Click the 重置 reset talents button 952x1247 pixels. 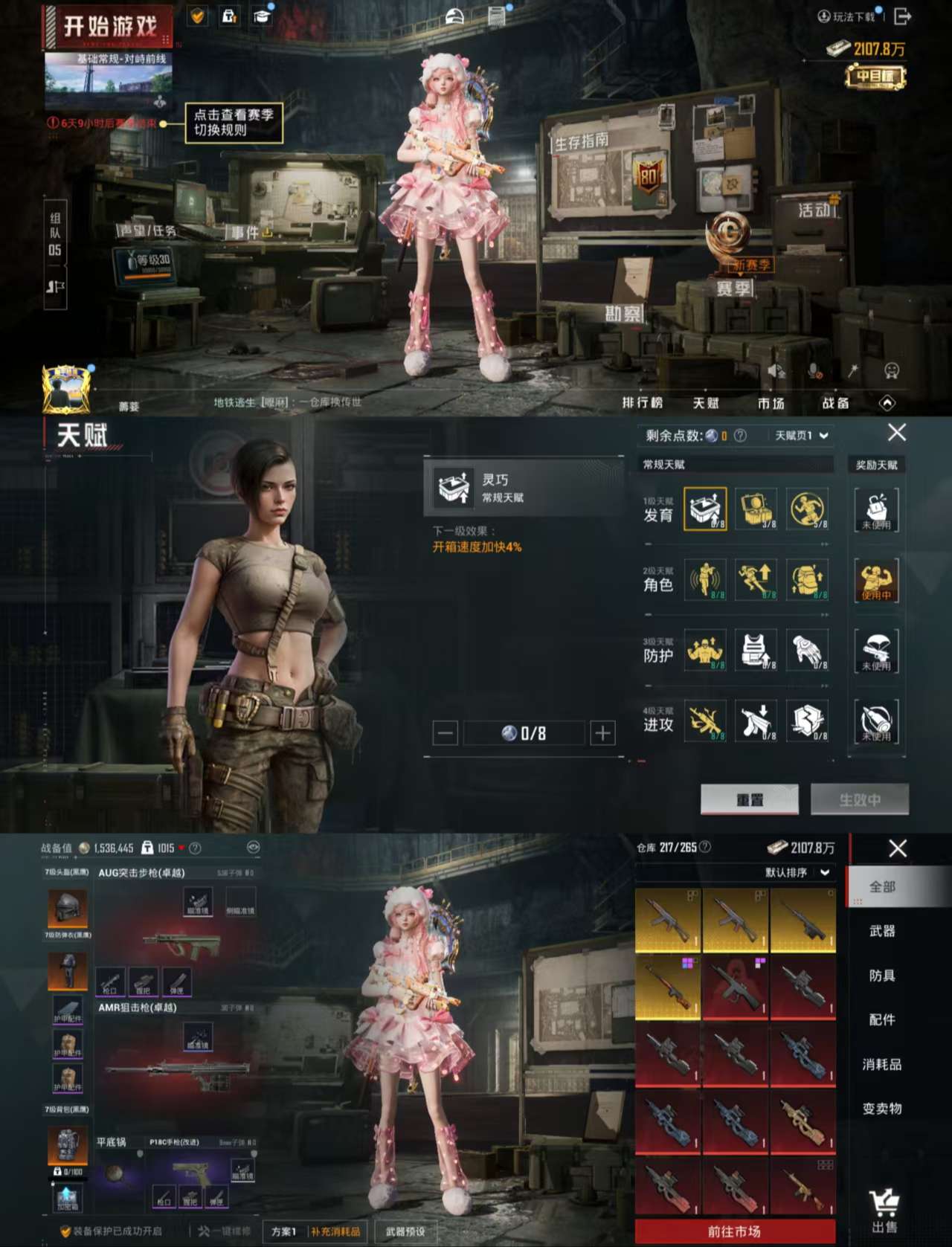(x=750, y=800)
